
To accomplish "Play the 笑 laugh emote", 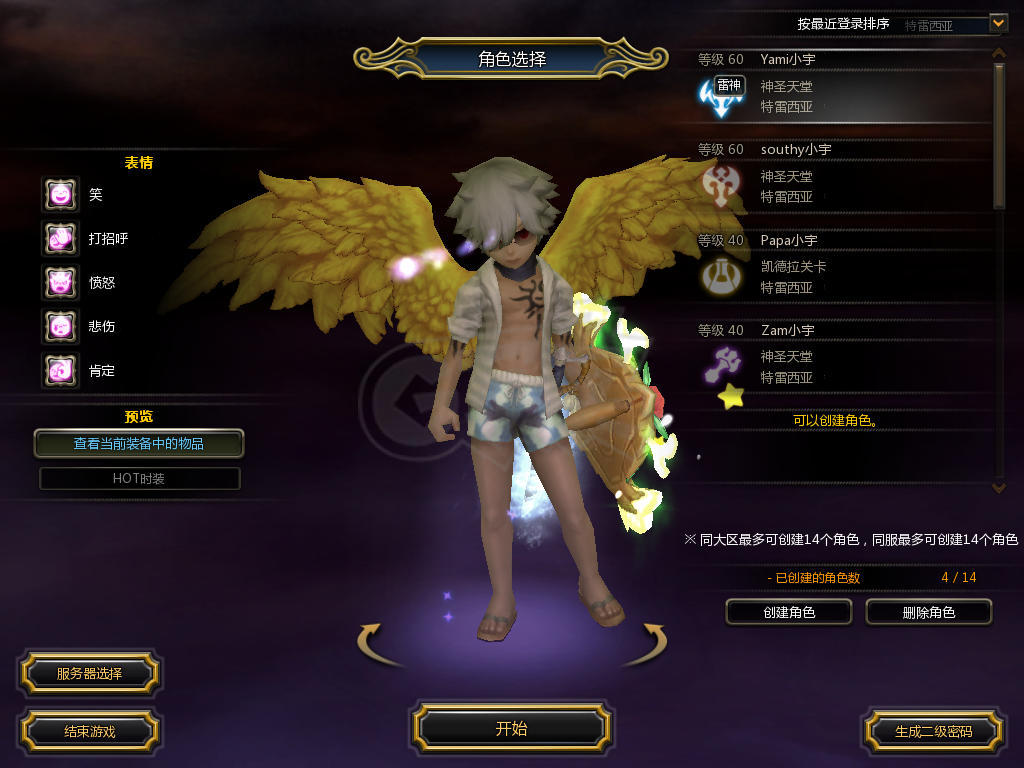I will click(60, 194).
